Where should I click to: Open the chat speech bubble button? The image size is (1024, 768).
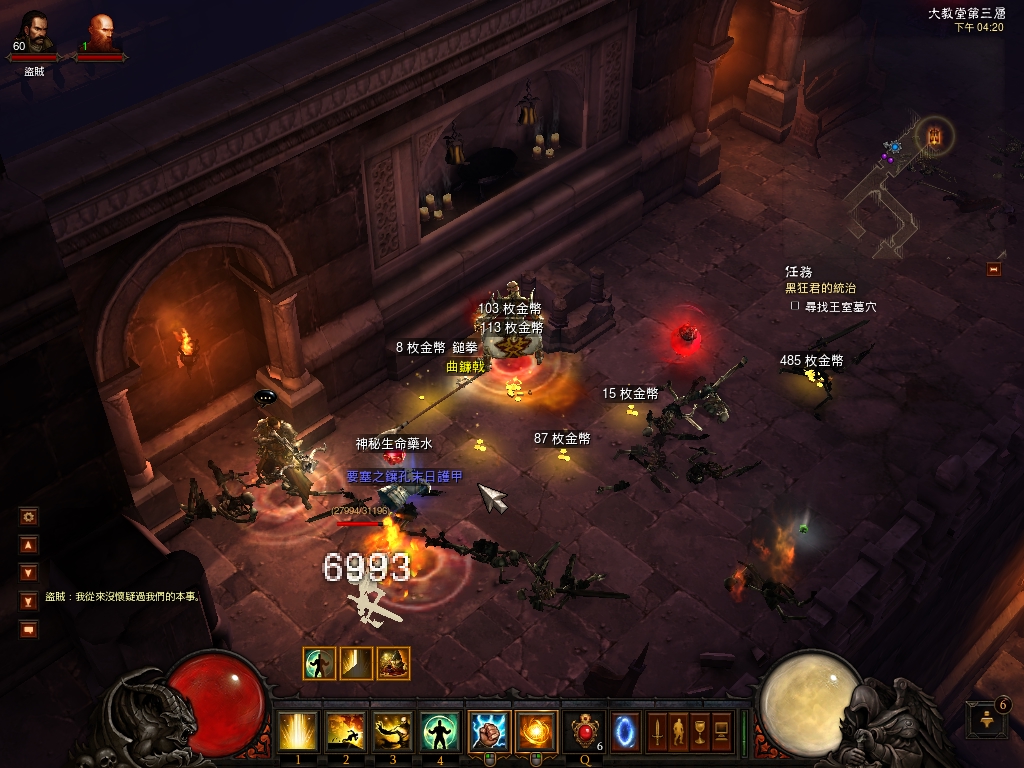click(x=29, y=629)
